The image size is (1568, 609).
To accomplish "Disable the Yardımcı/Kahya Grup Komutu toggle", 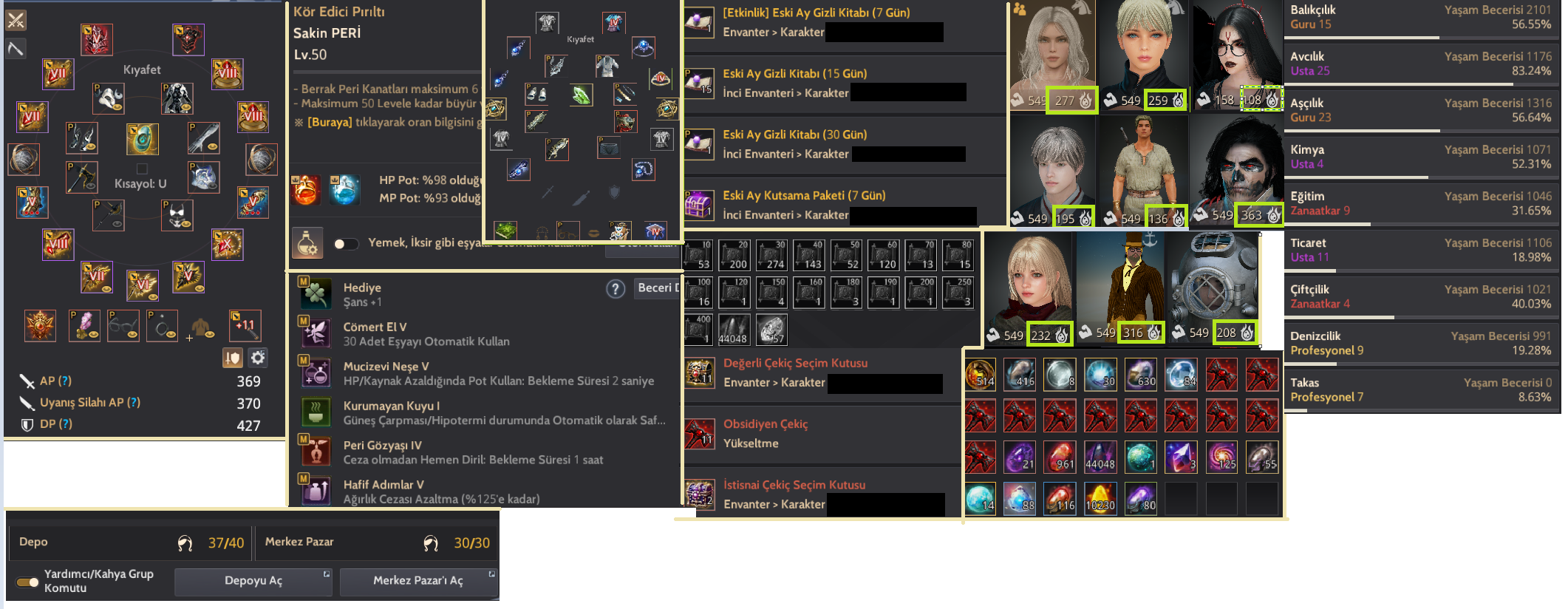I will coord(27,582).
